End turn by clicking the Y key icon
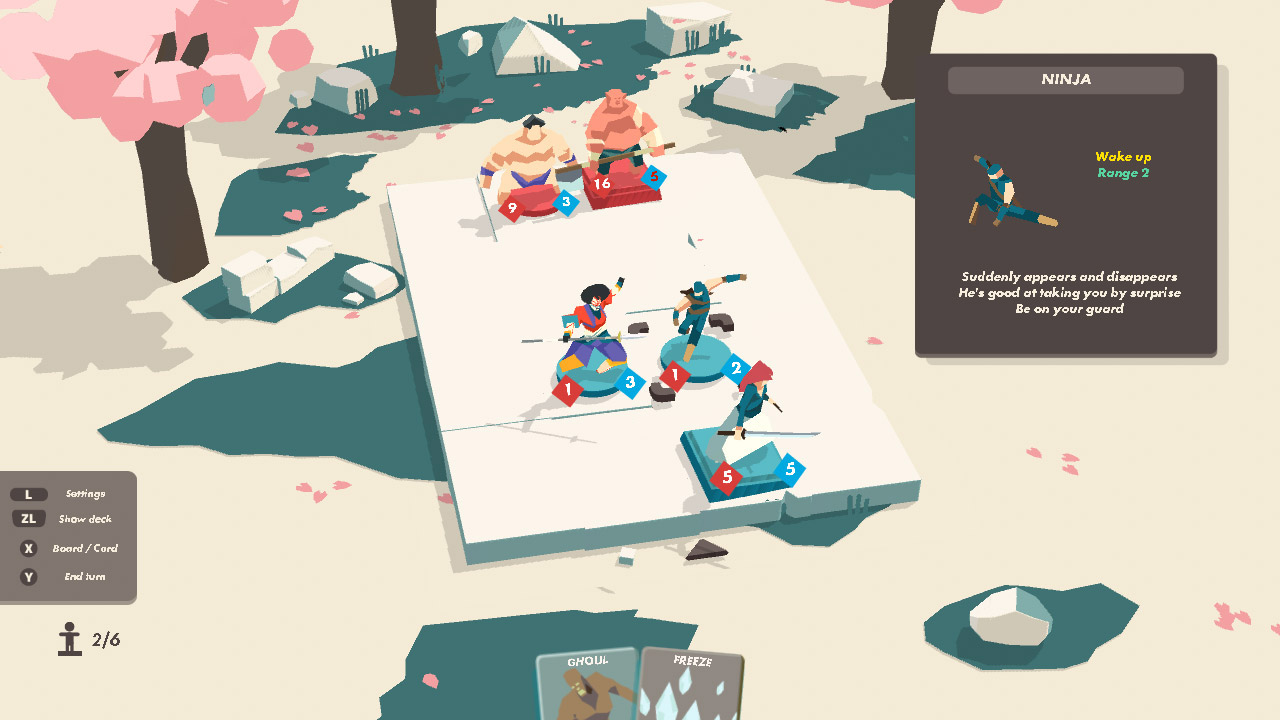Viewport: 1280px width, 720px height. pos(30,577)
